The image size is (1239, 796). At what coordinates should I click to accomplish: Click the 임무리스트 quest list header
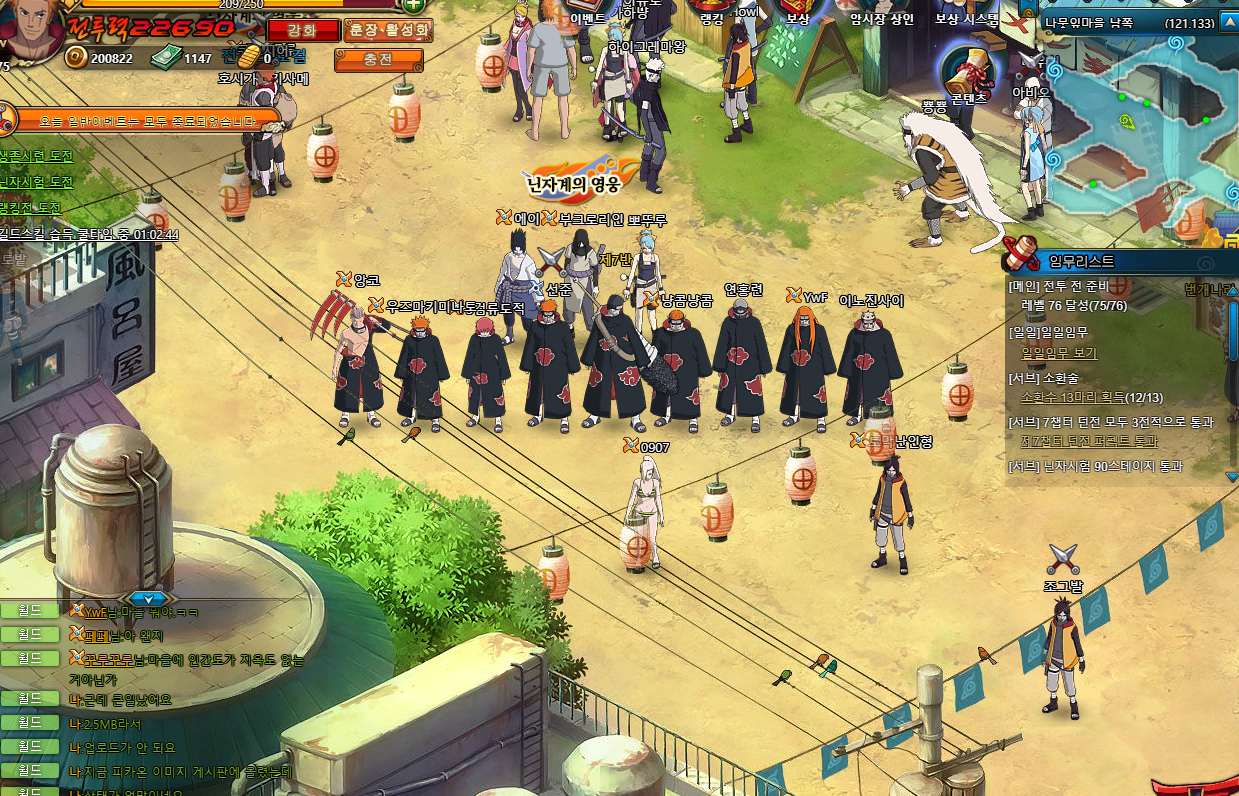coord(1080,261)
